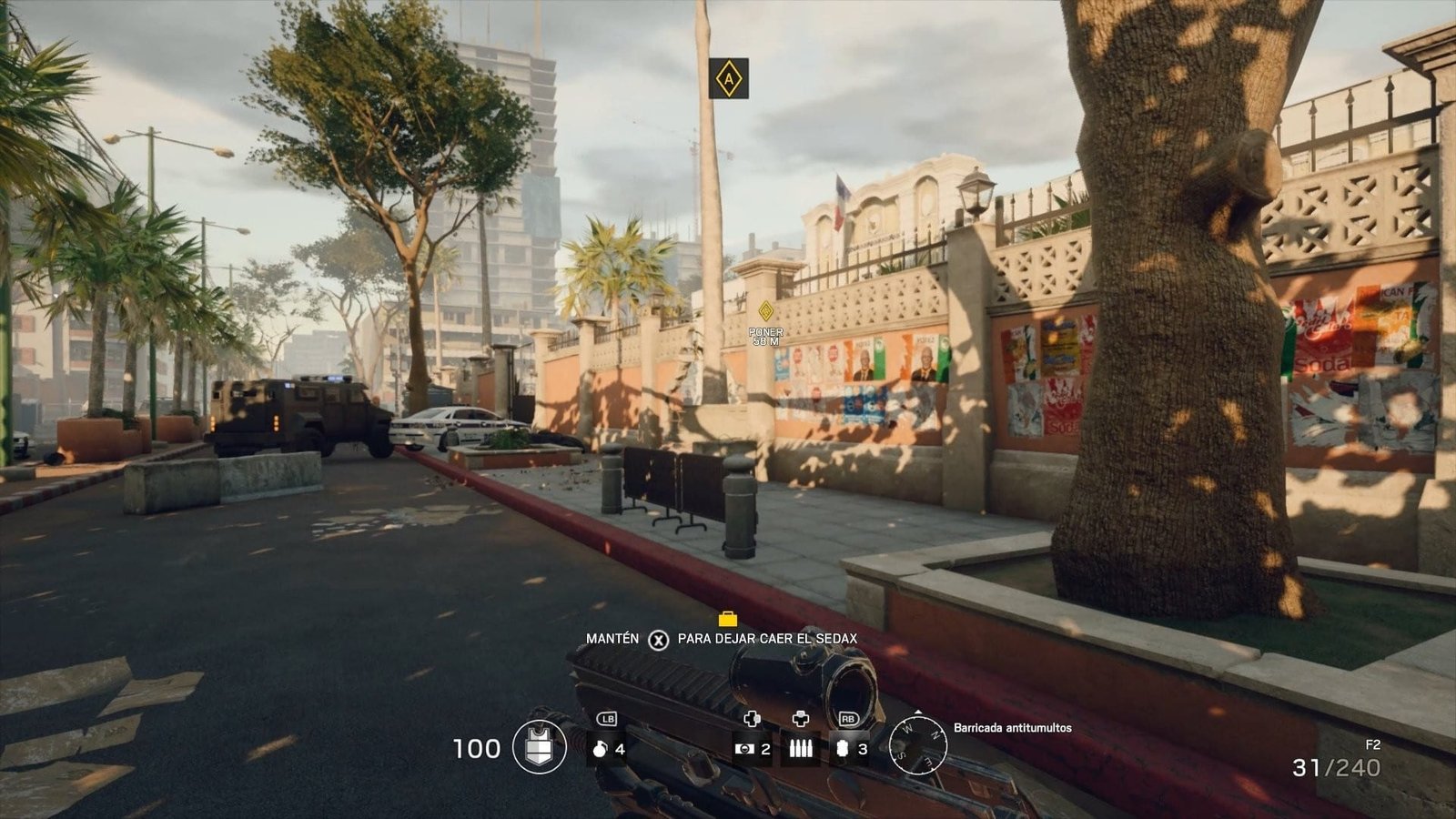Screen dimensions: 1456x819
Task: Click the yellow briefcase icon
Action: tap(727, 620)
